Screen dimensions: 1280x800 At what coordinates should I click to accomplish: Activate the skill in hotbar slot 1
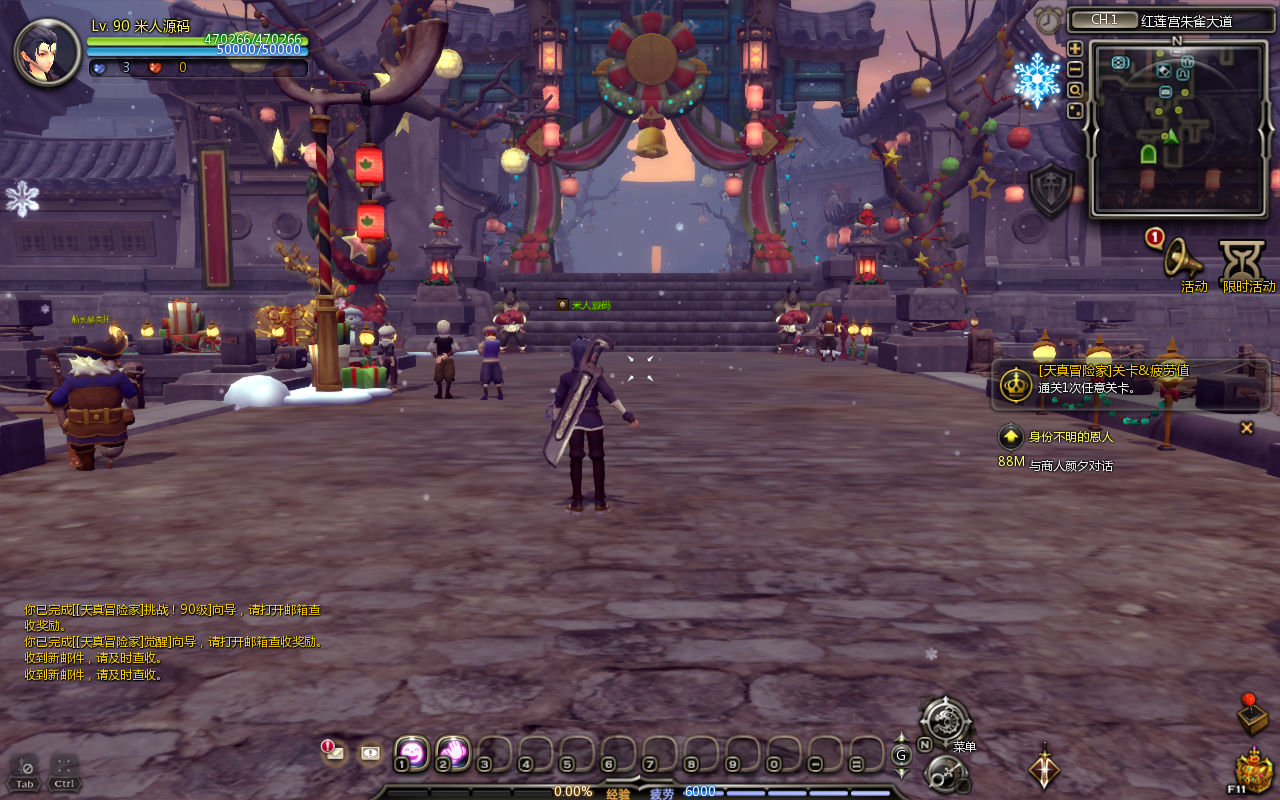point(412,752)
